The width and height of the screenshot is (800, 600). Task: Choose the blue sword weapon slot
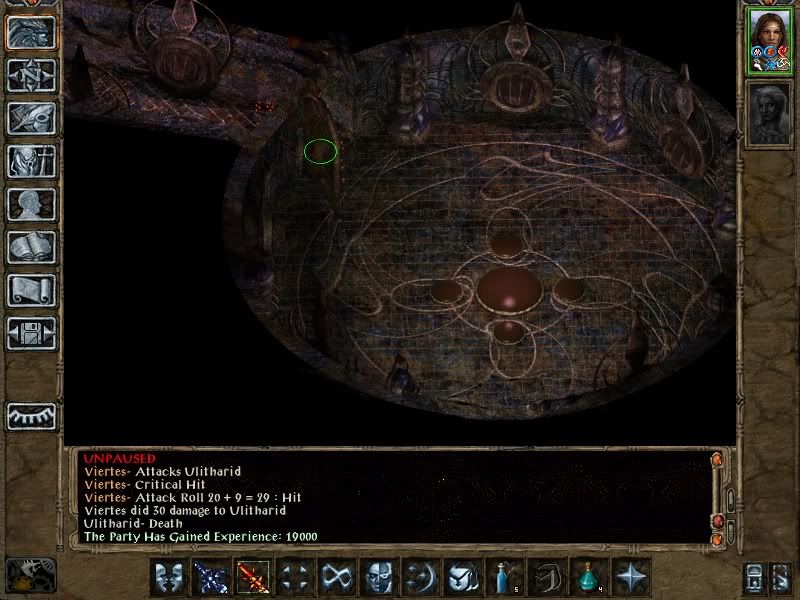[211, 577]
